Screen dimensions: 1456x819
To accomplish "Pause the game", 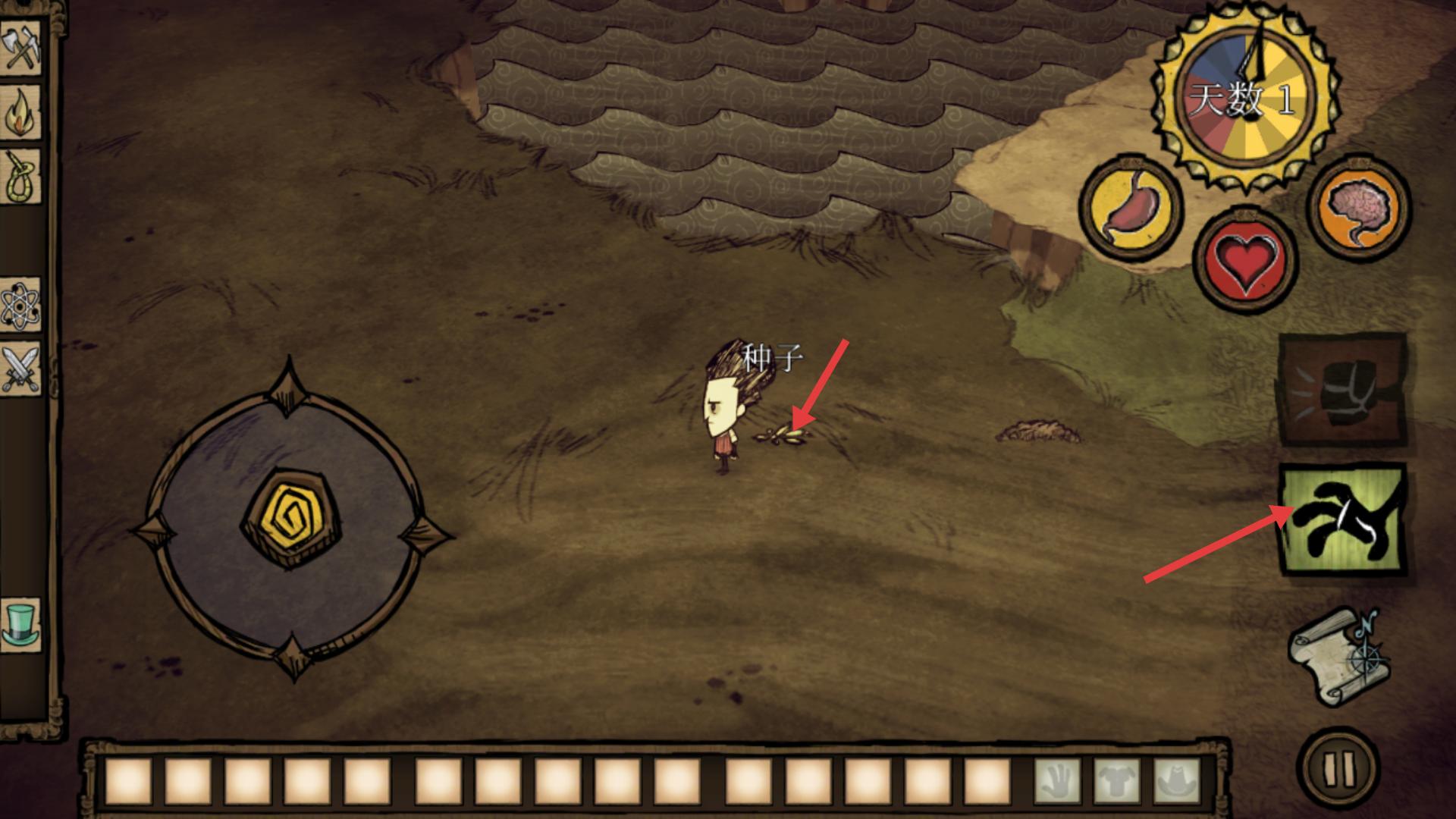I will tap(1338, 769).
